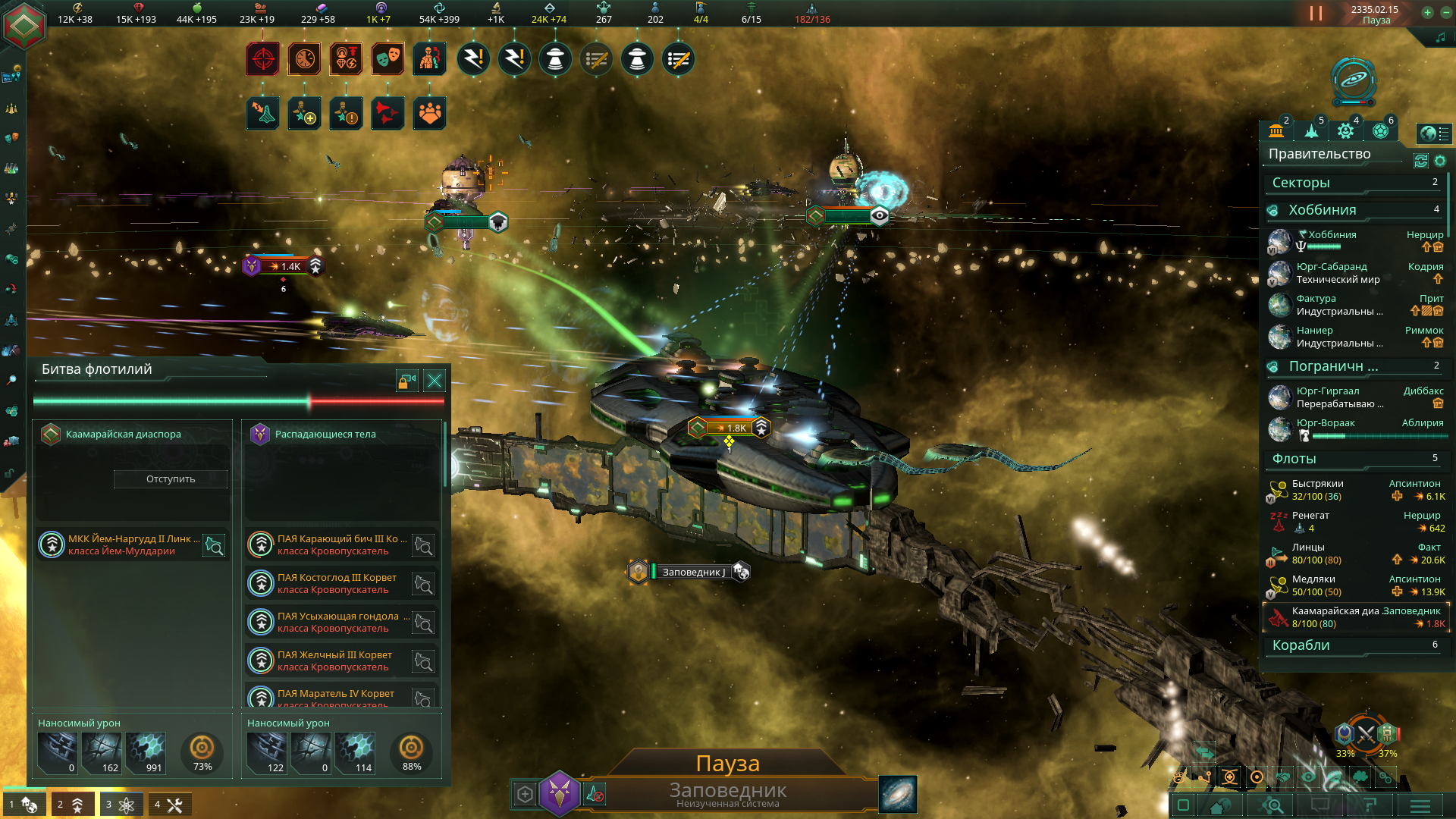Screen dimensions: 1456x819
Task: Select control group 3 atom icon
Action: coord(121,805)
